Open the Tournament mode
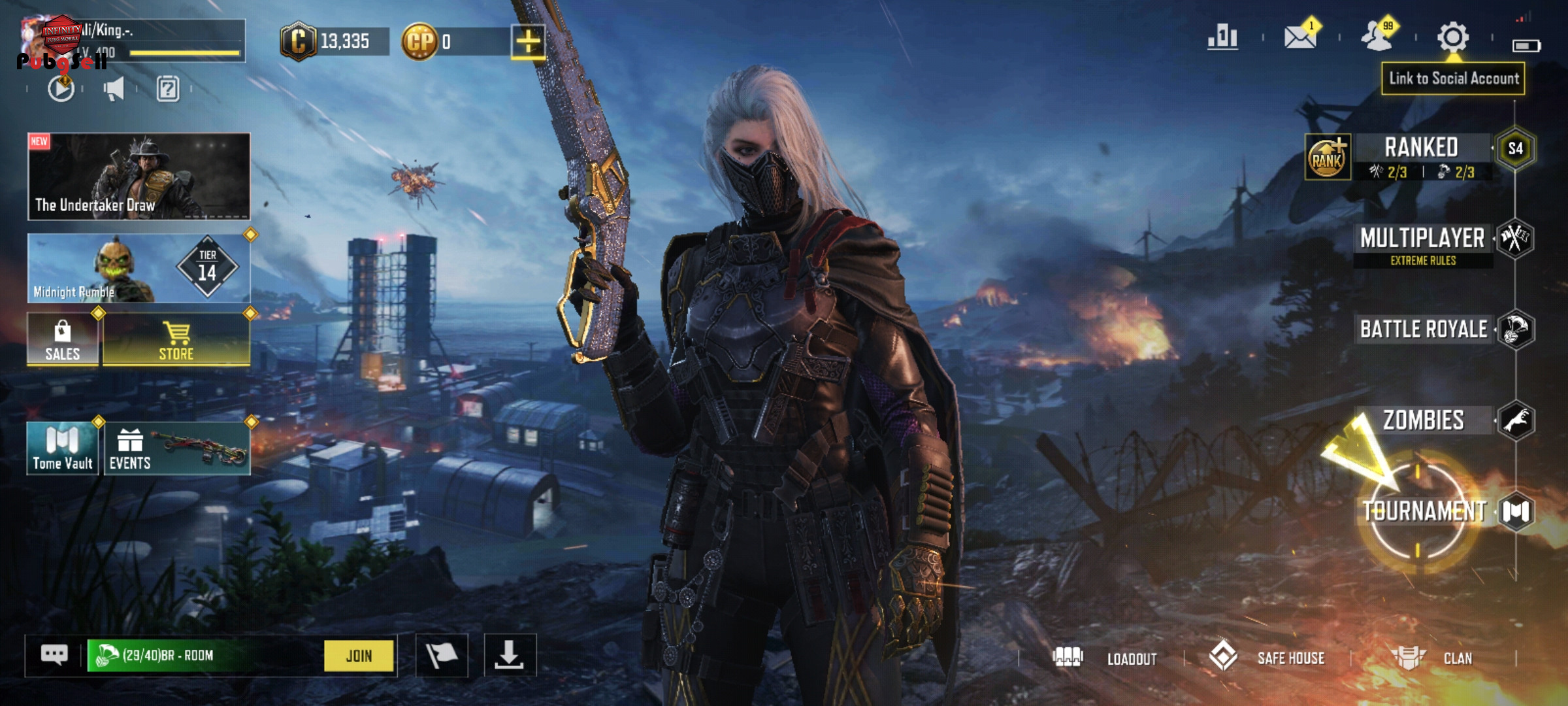The image size is (1568, 706). [1424, 511]
